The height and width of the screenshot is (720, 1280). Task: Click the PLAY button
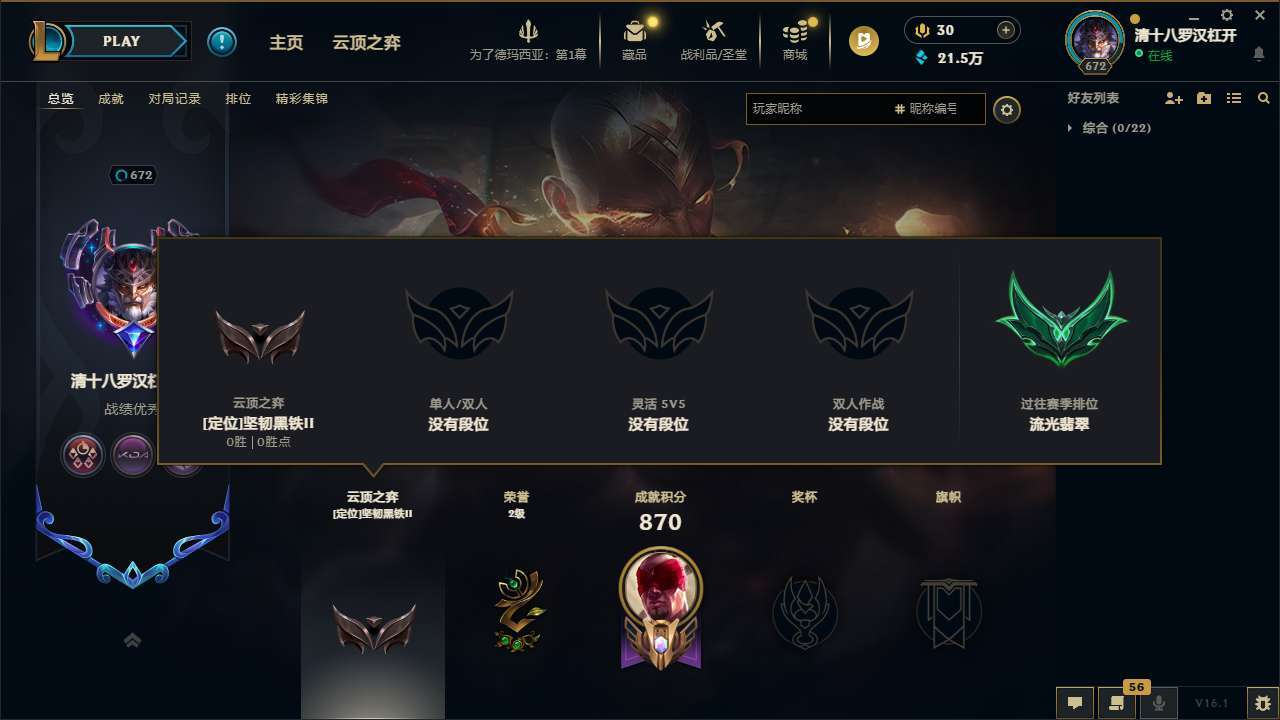pyautogui.click(x=122, y=41)
